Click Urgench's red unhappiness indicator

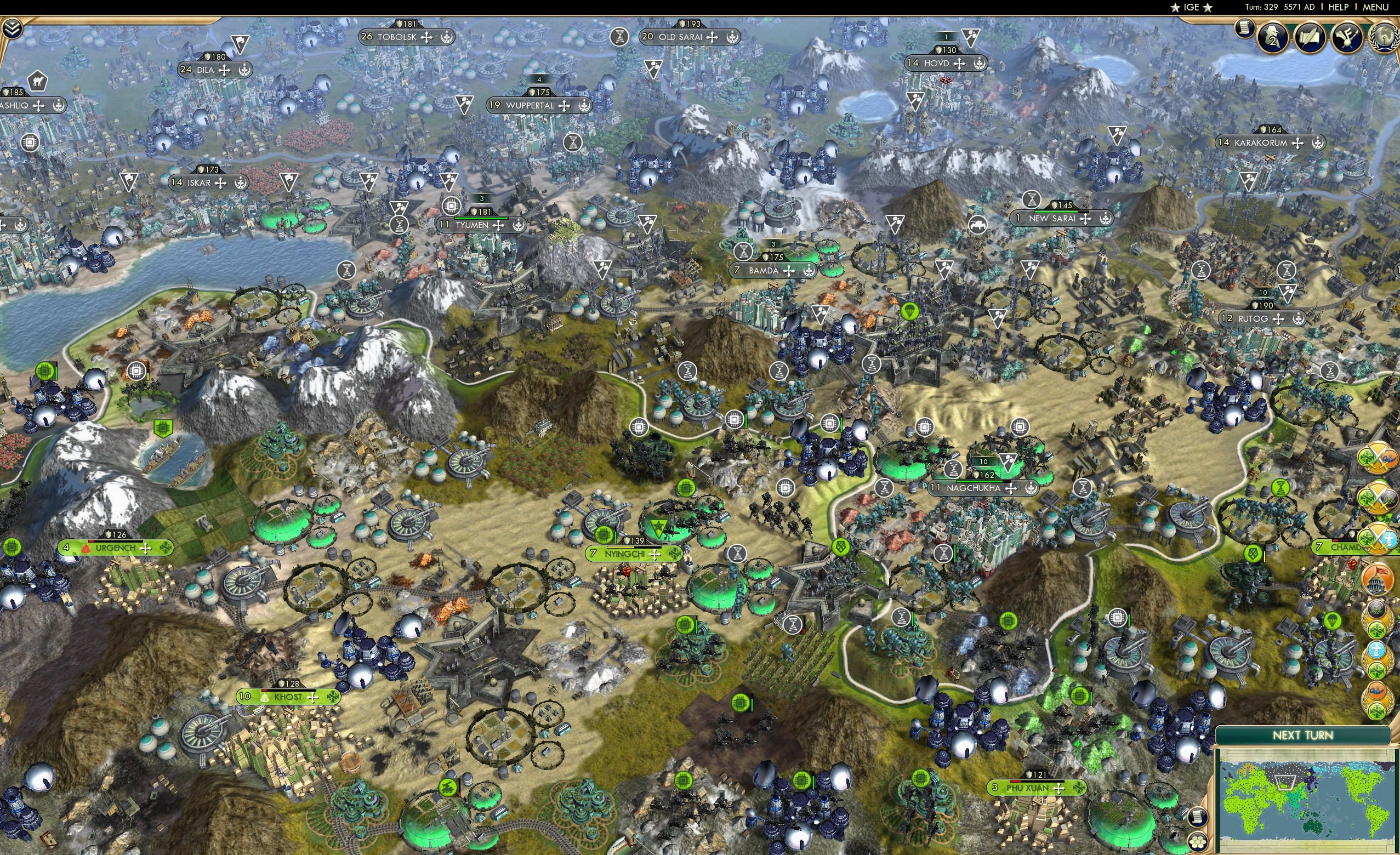tap(85, 548)
